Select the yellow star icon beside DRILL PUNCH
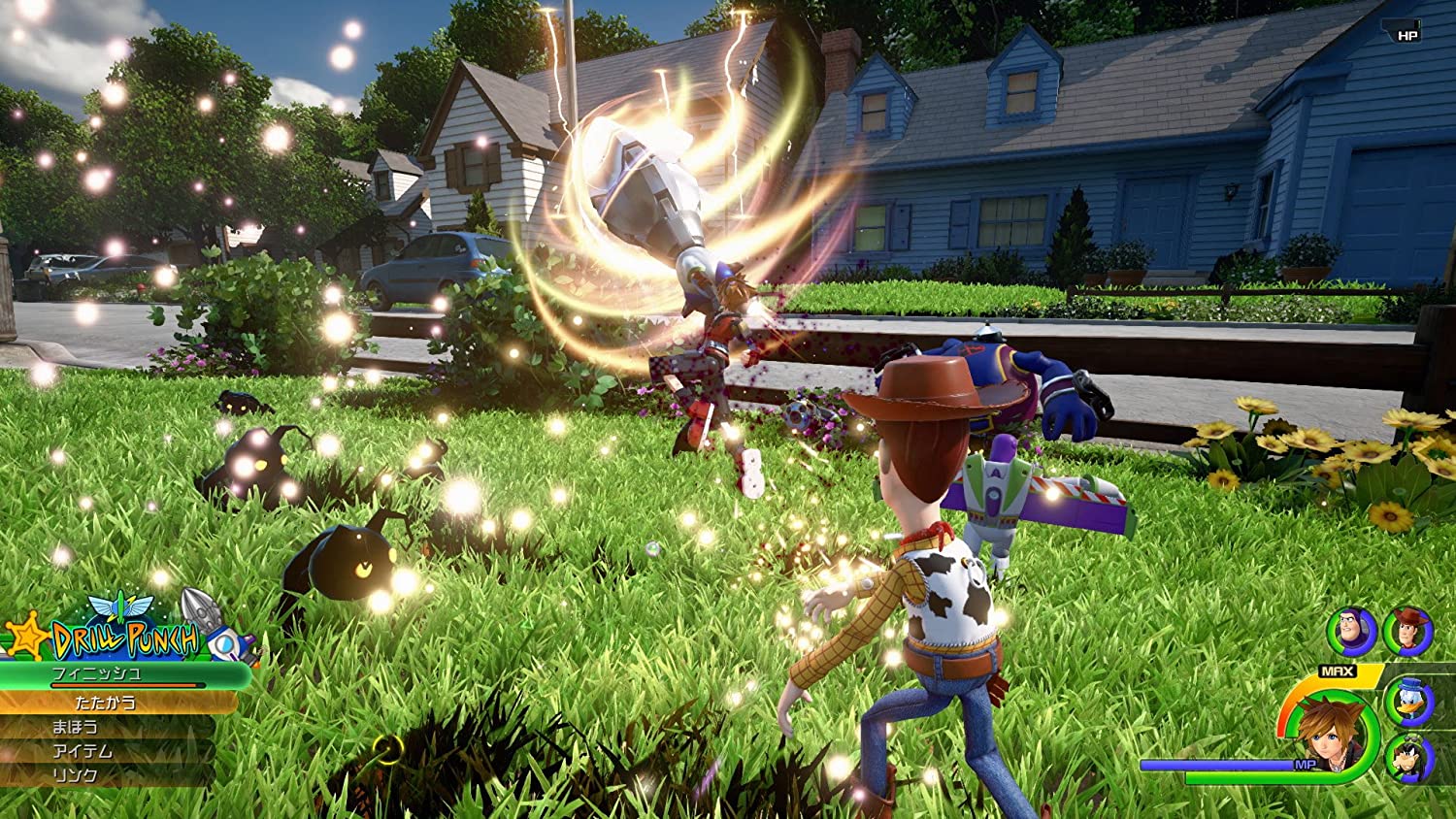This screenshot has height=819, width=1456. pyautogui.click(x=26, y=637)
